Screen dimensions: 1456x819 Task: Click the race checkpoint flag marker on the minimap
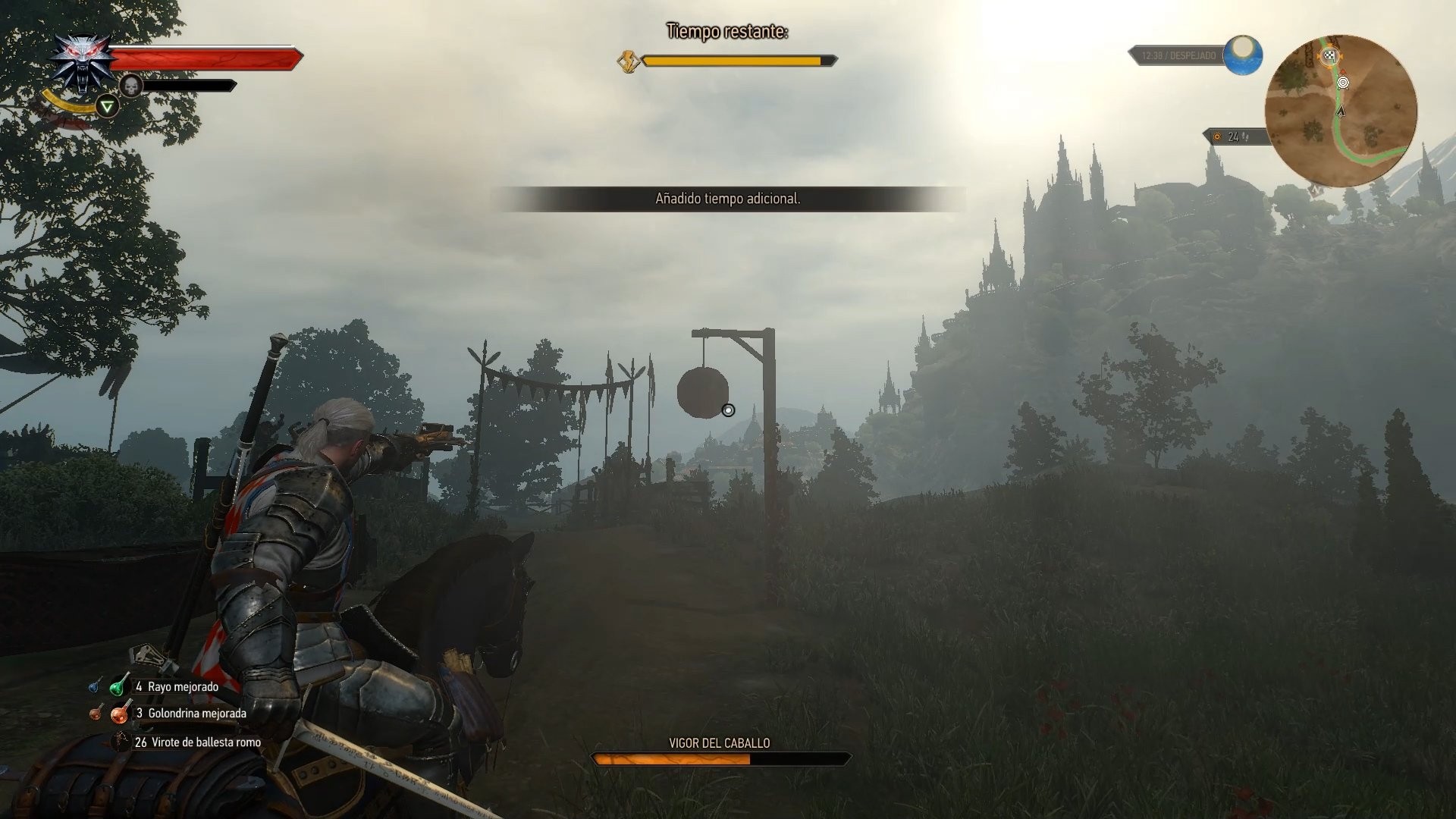pos(1329,58)
